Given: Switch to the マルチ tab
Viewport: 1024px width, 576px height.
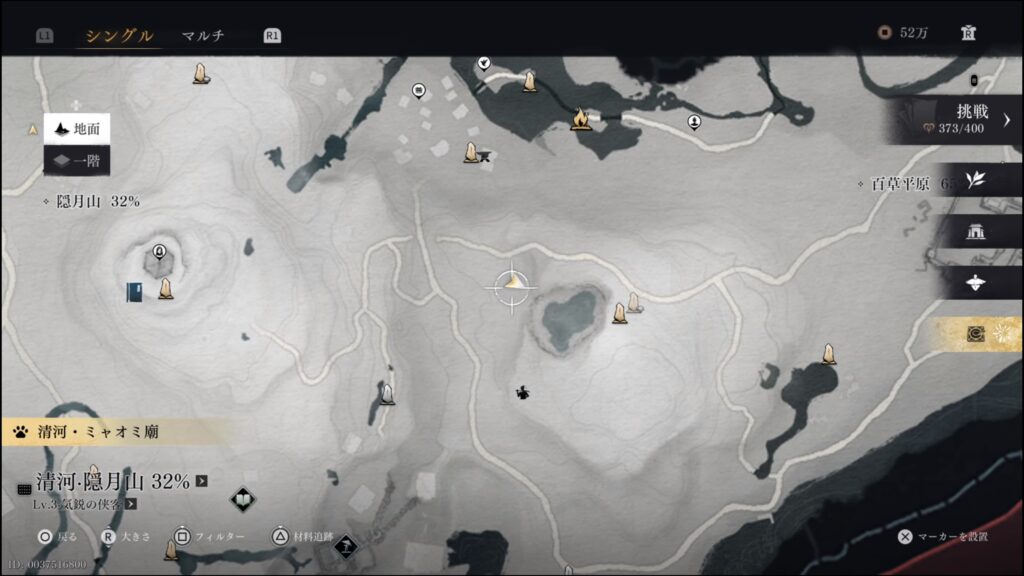Looking at the screenshot, I should (x=202, y=36).
